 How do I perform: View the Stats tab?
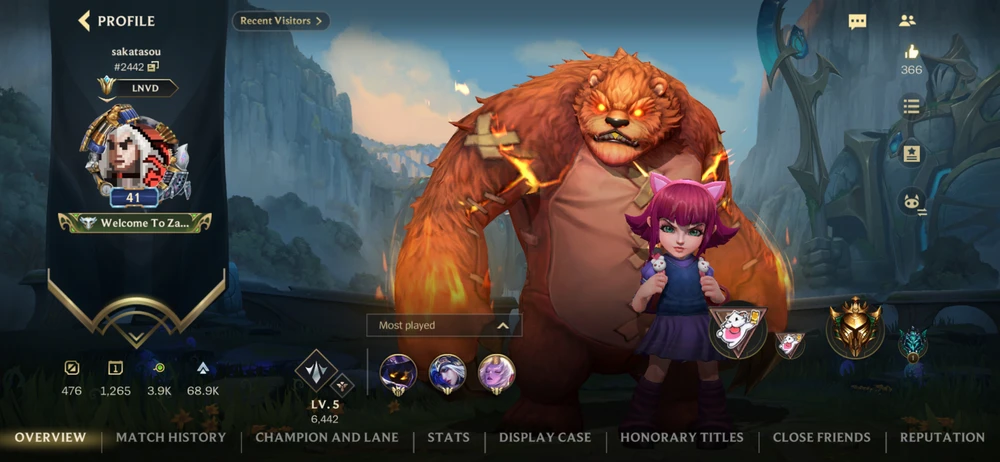click(x=448, y=437)
